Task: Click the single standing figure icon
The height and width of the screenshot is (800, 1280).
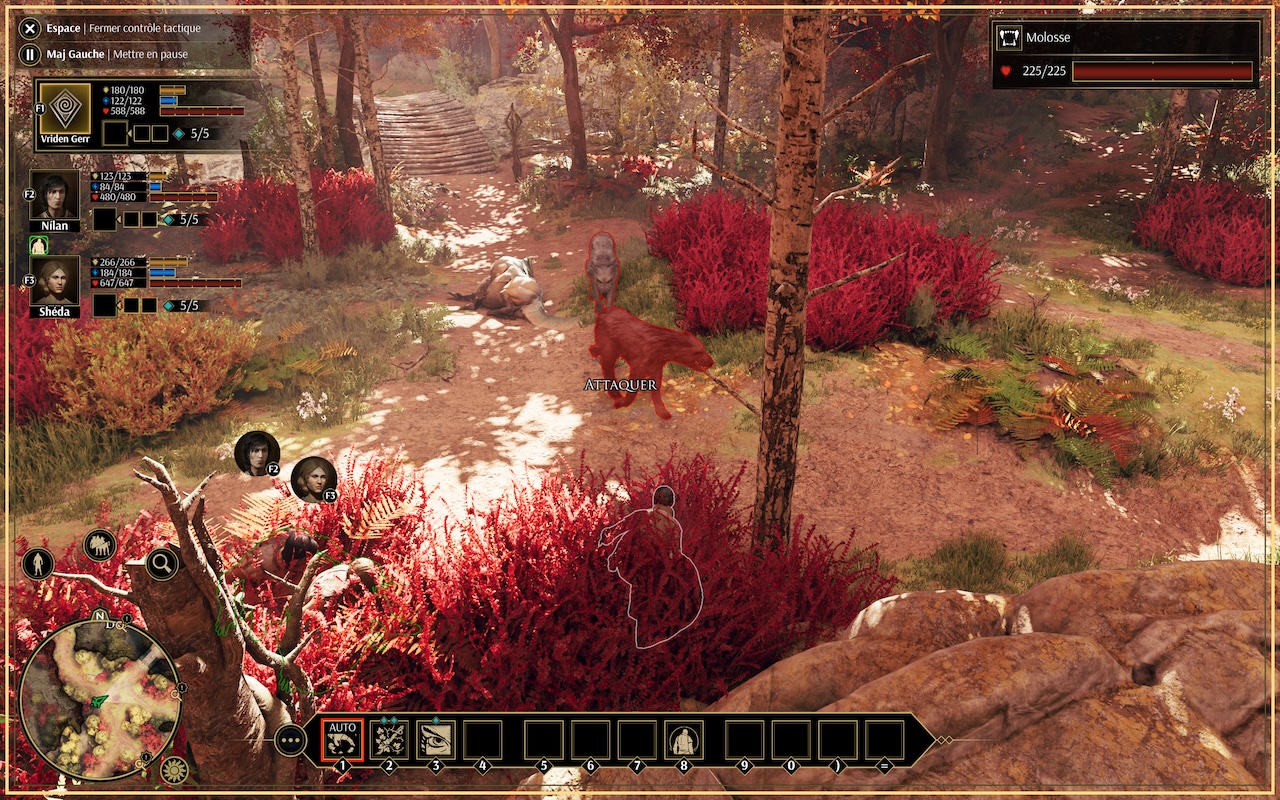Action: pyautogui.click(x=37, y=564)
